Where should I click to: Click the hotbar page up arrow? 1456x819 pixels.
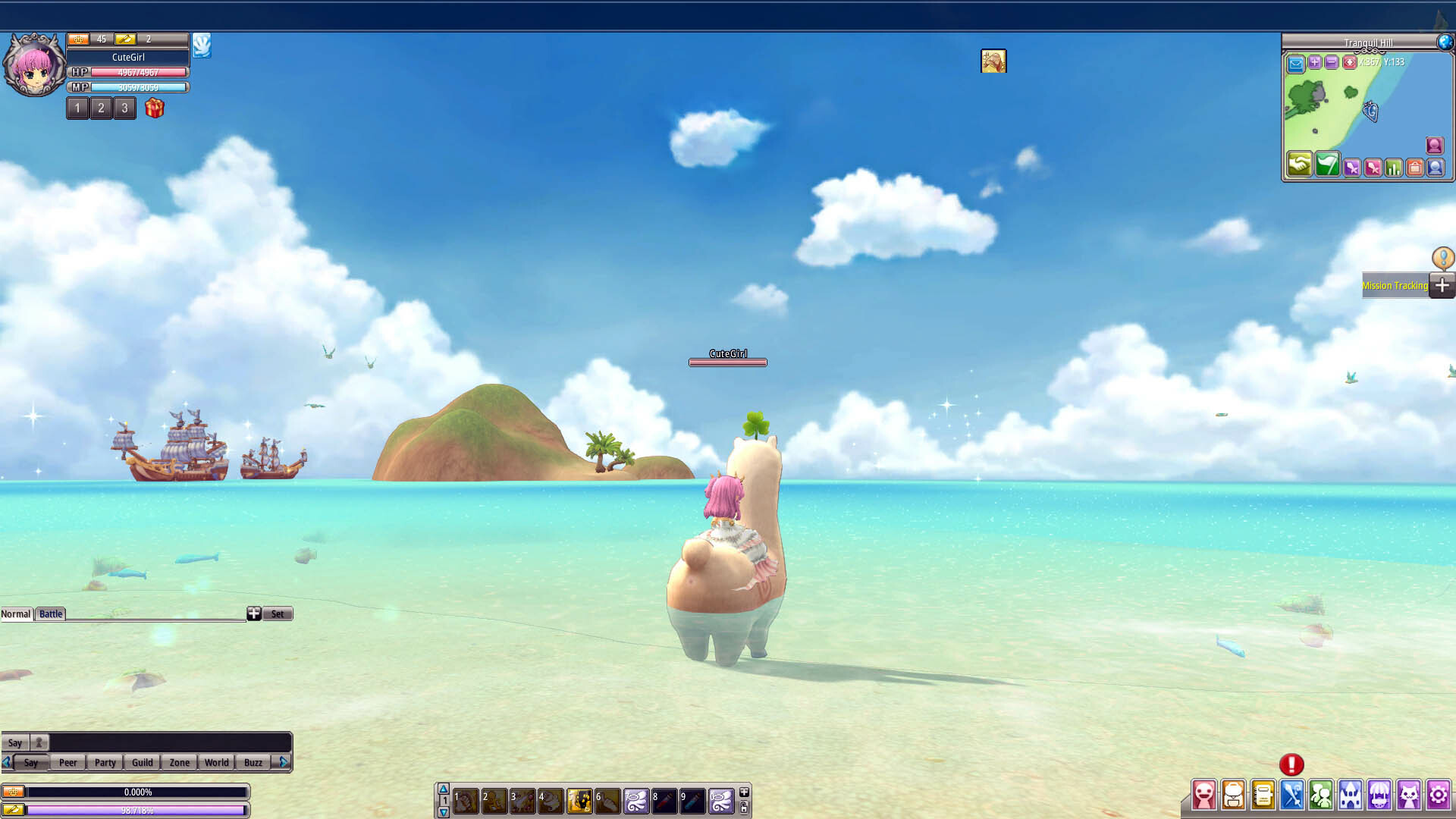443,789
